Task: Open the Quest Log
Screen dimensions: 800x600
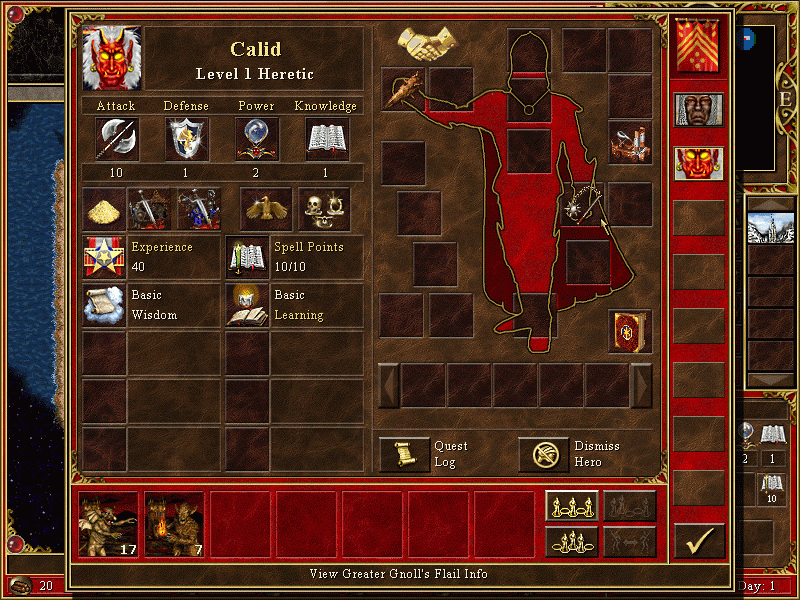Action: point(405,455)
